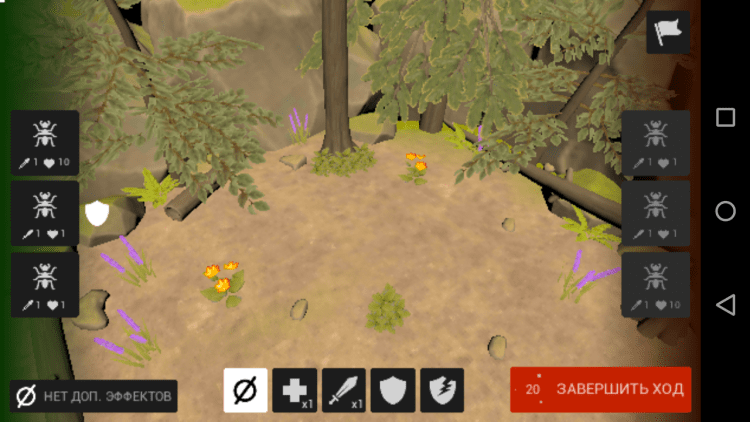Image resolution: width=750 pixels, height=422 pixels.
Task: Select left-side ant card with 10 health
Action: (x=45, y=143)
